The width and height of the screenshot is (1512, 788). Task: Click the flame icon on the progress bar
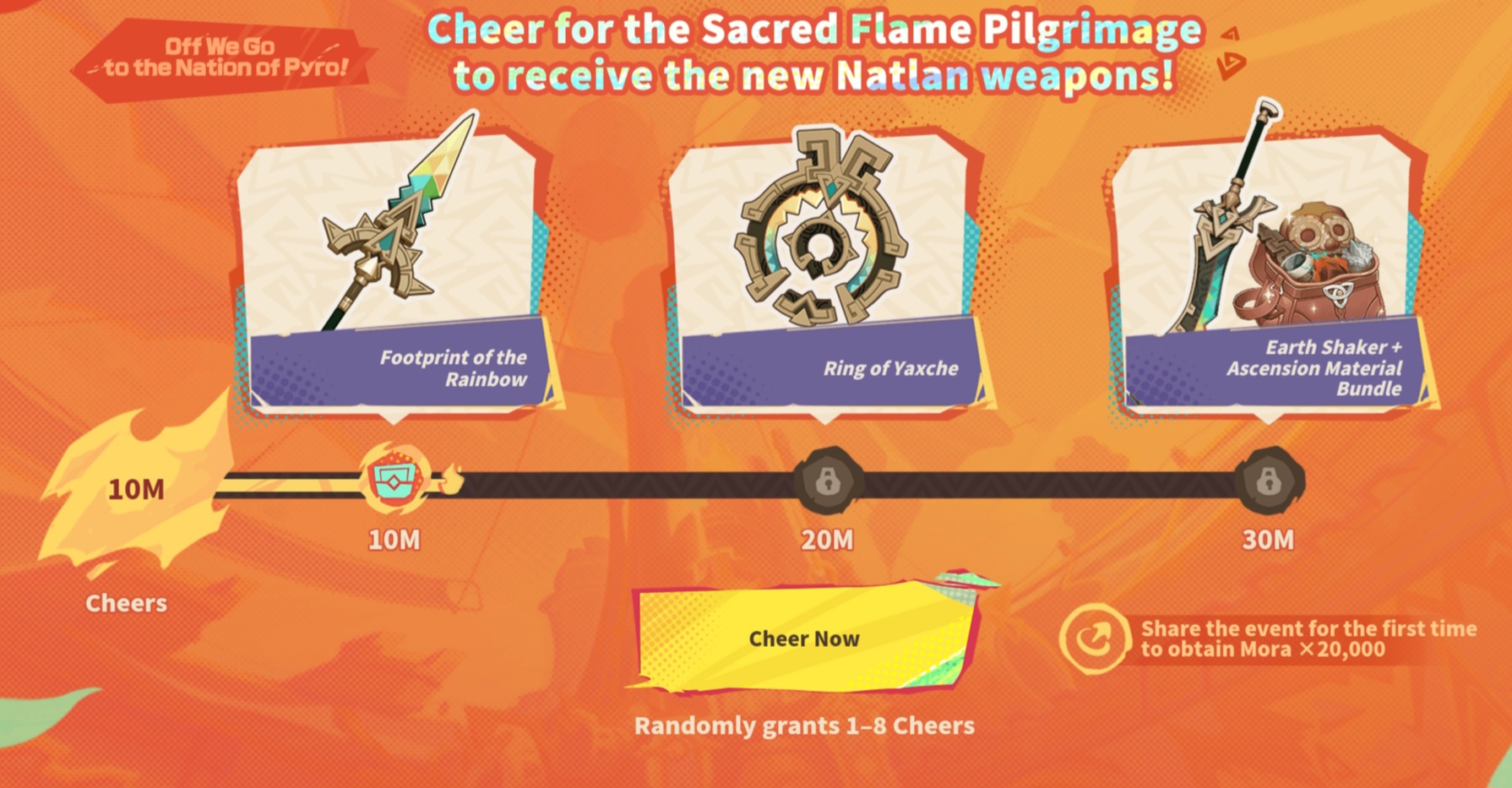coord(454,480)
